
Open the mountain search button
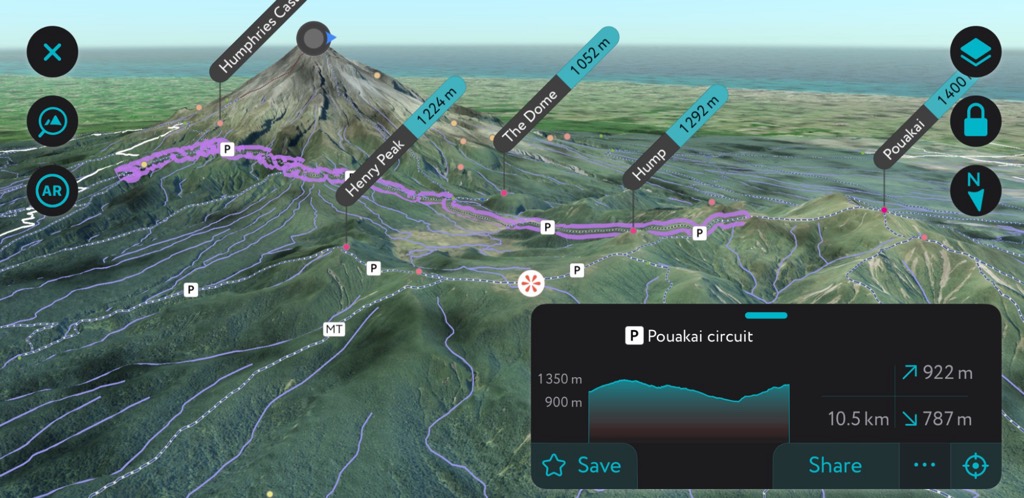click(52, 121)
